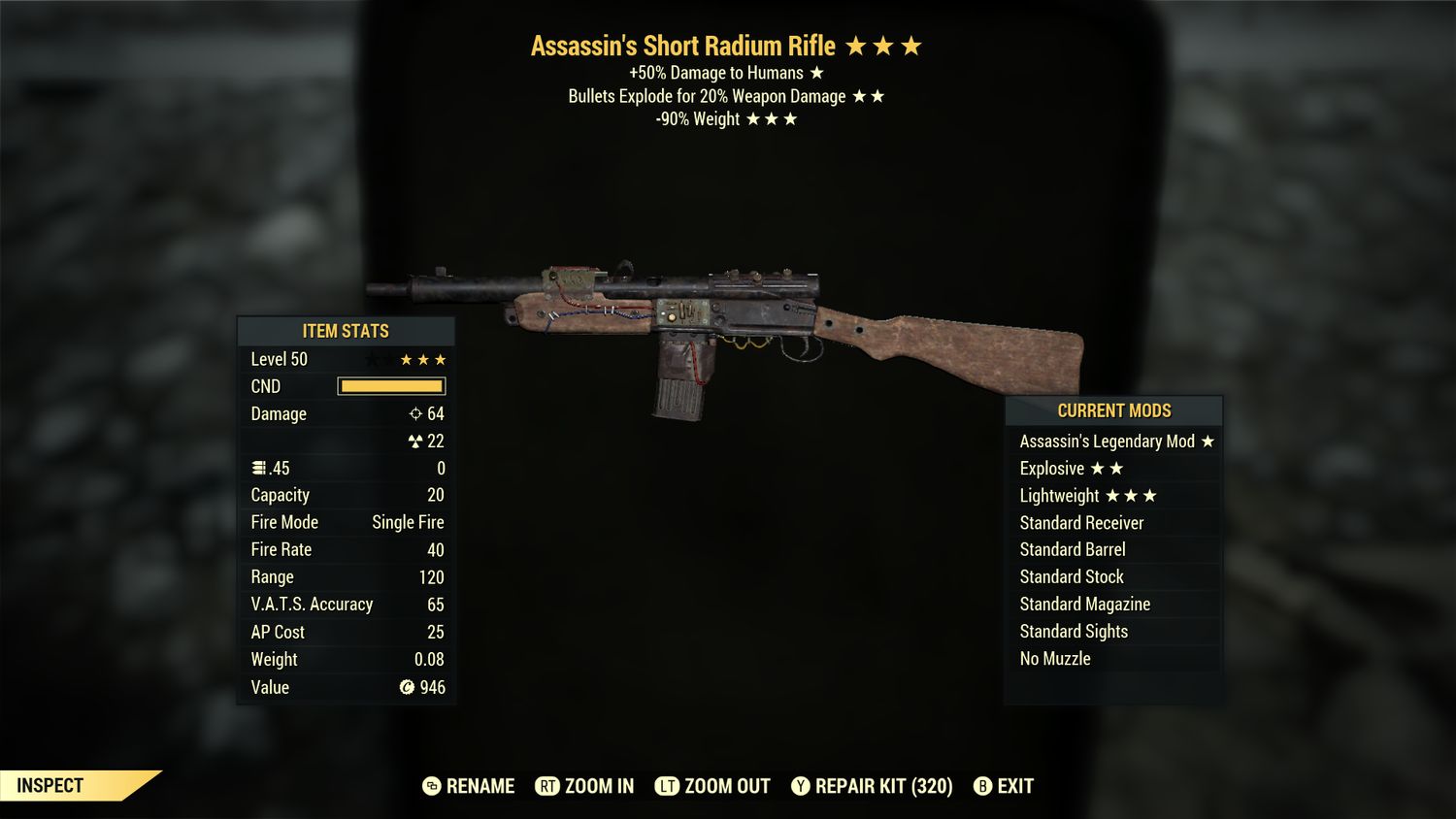1456x819 pixels.
Task: Click the B button icon for Exit
Action: tap(983, 787)
